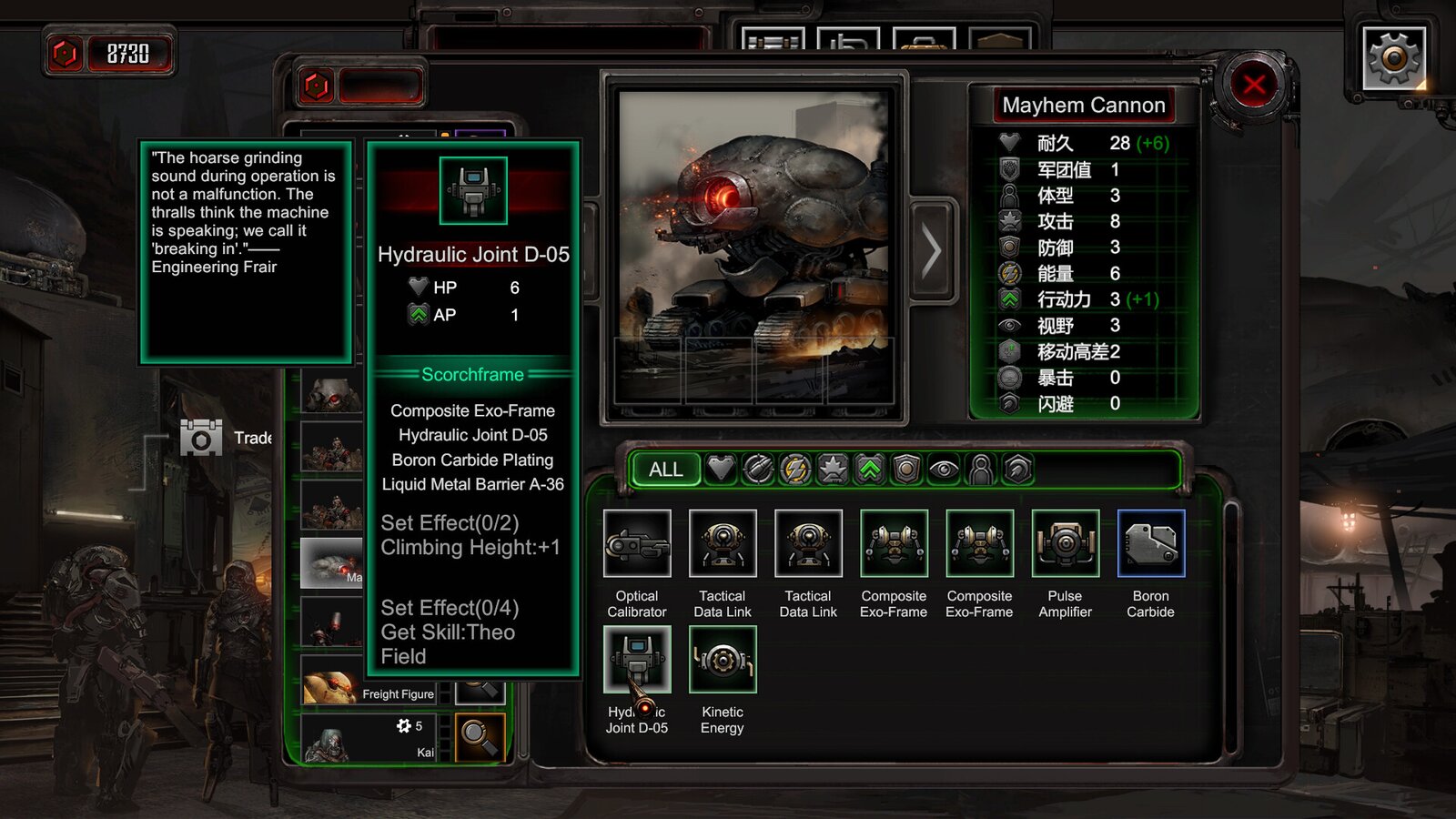Viewport: 1456px width, 819px height.
Task: Show next unit with right arrow
Action: click(x=932, y=250)
